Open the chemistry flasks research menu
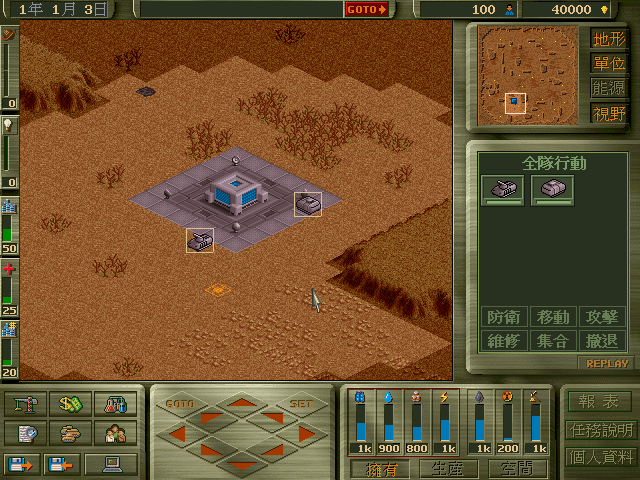Screen dimensions: 640x480 pyautogui.click(x=114, y=405)
